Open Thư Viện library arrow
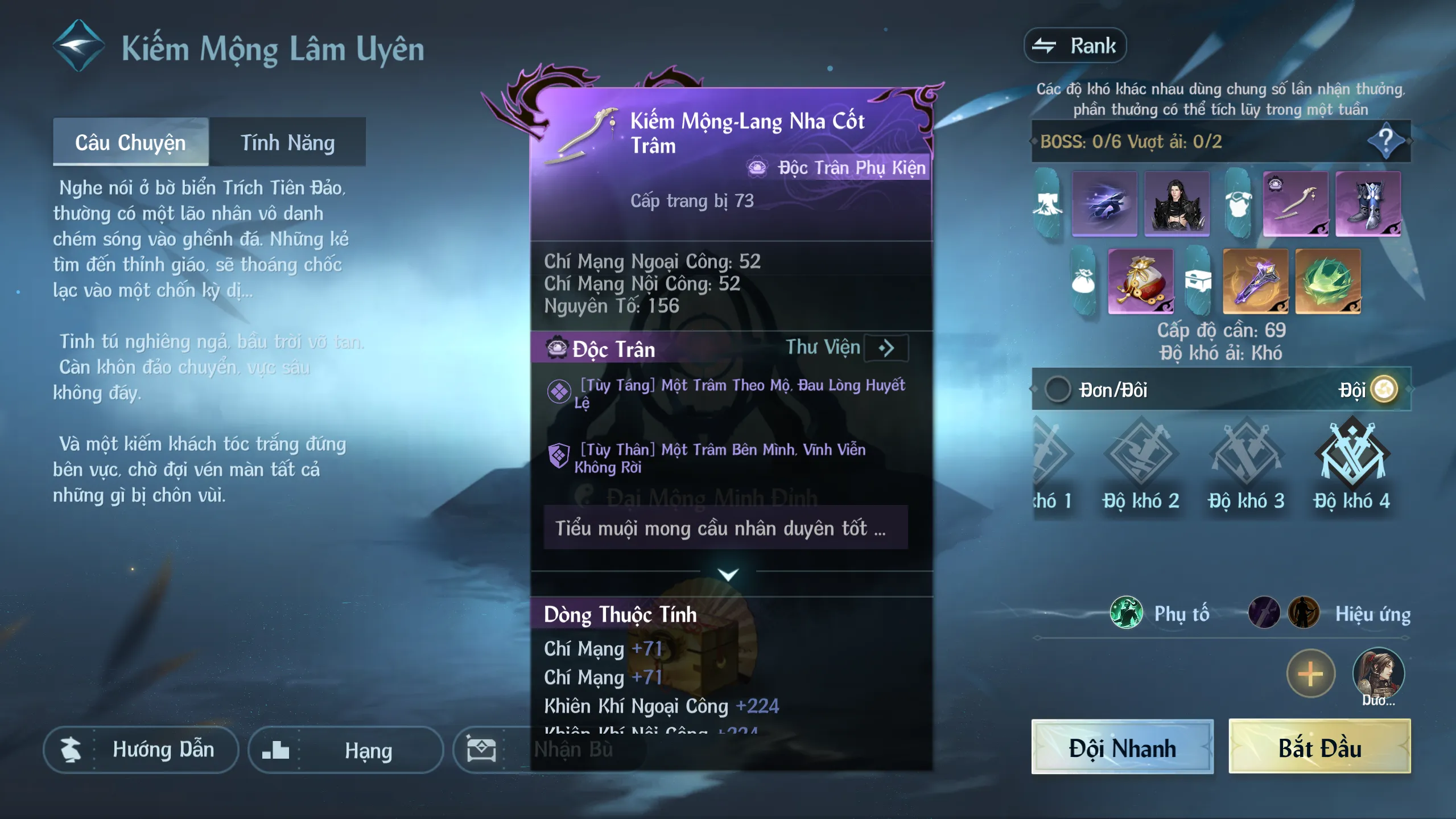This screenshot has height=819, width=1456. click(x=886, y=348)
